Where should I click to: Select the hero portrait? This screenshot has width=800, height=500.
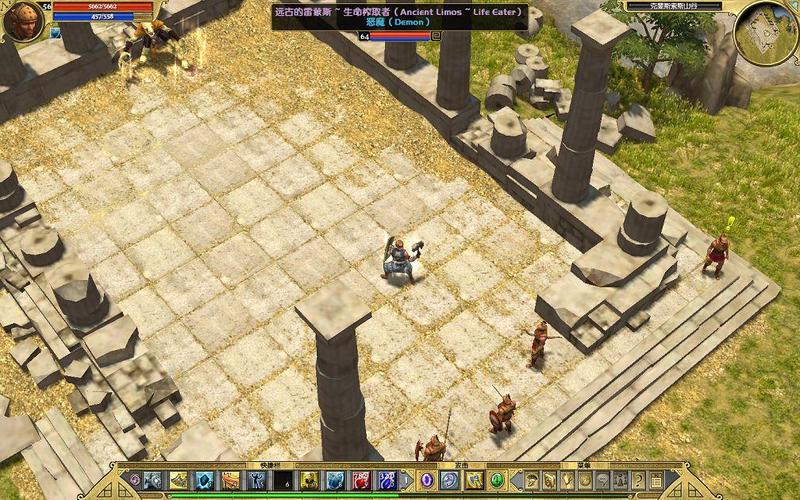click(26, 22)
